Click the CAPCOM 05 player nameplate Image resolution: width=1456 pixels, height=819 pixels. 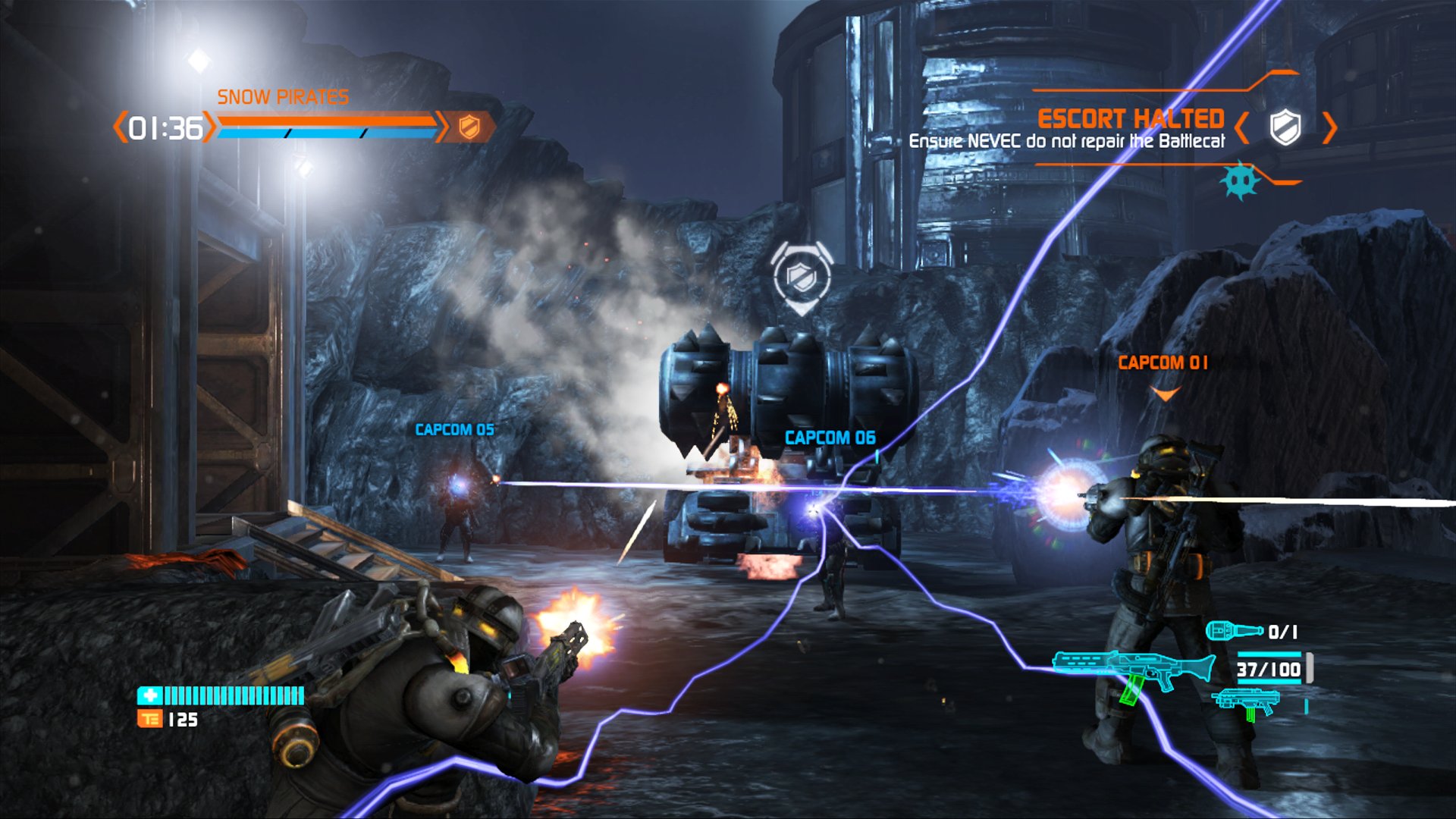click(x=454, y=428)
